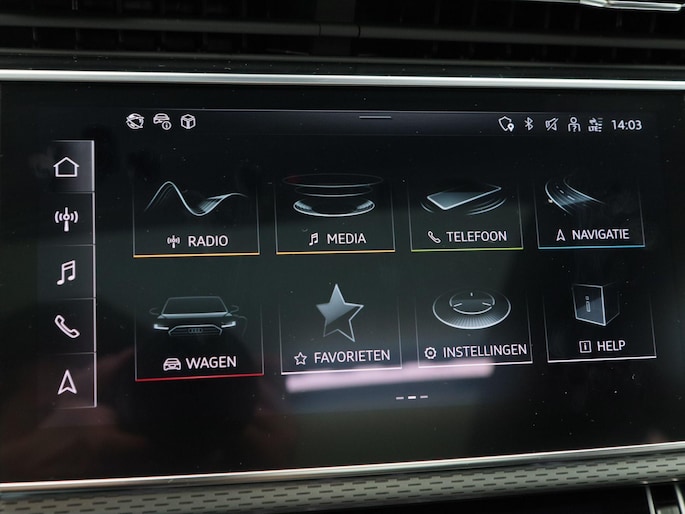Viewport: 685px width, 514px height.
Task: Activate the navigation arrow sidebar shortcut
Action: coord(67,381)
